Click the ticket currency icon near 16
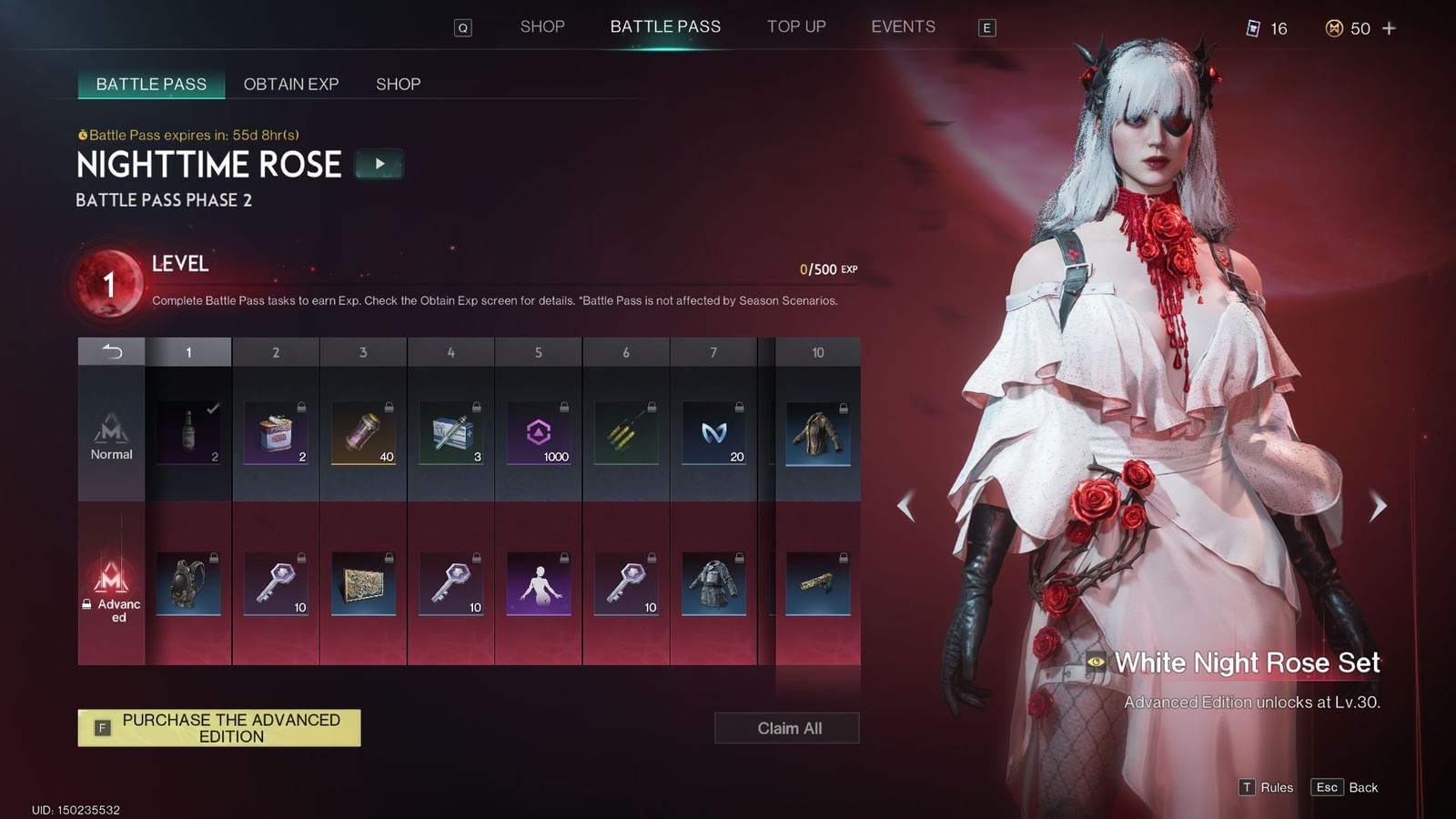Viewport: 1456px width, 819px height. pyautogui.click(x=1255, y=28)
